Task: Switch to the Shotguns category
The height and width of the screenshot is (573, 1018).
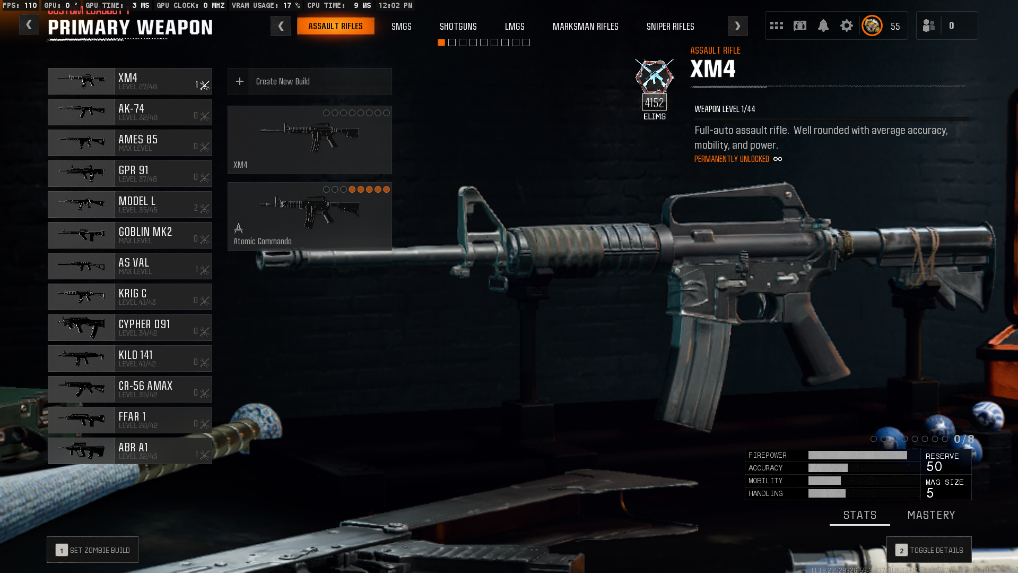Action: click(x=459, y=27)
